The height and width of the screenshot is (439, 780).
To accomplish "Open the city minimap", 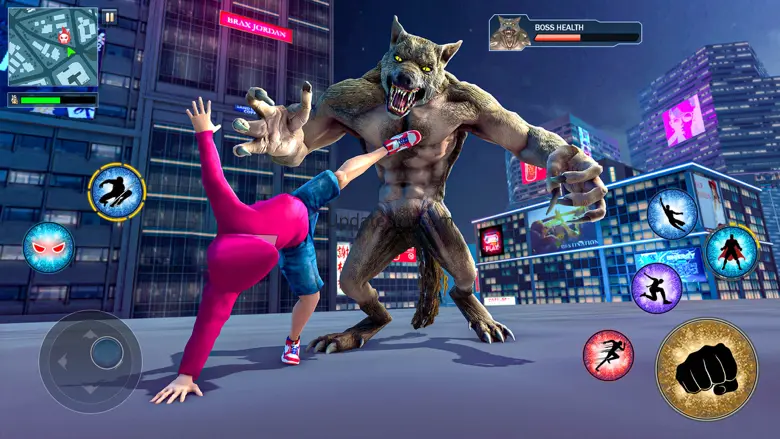I will tap(53, 47).
